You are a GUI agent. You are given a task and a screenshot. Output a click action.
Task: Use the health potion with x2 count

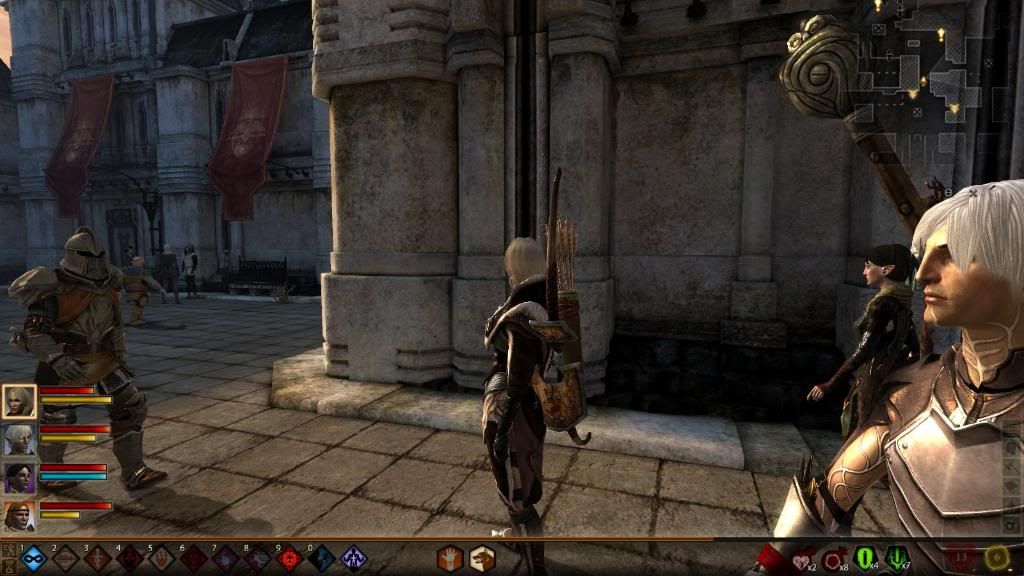pyautogui.click(x=801, y=558)
